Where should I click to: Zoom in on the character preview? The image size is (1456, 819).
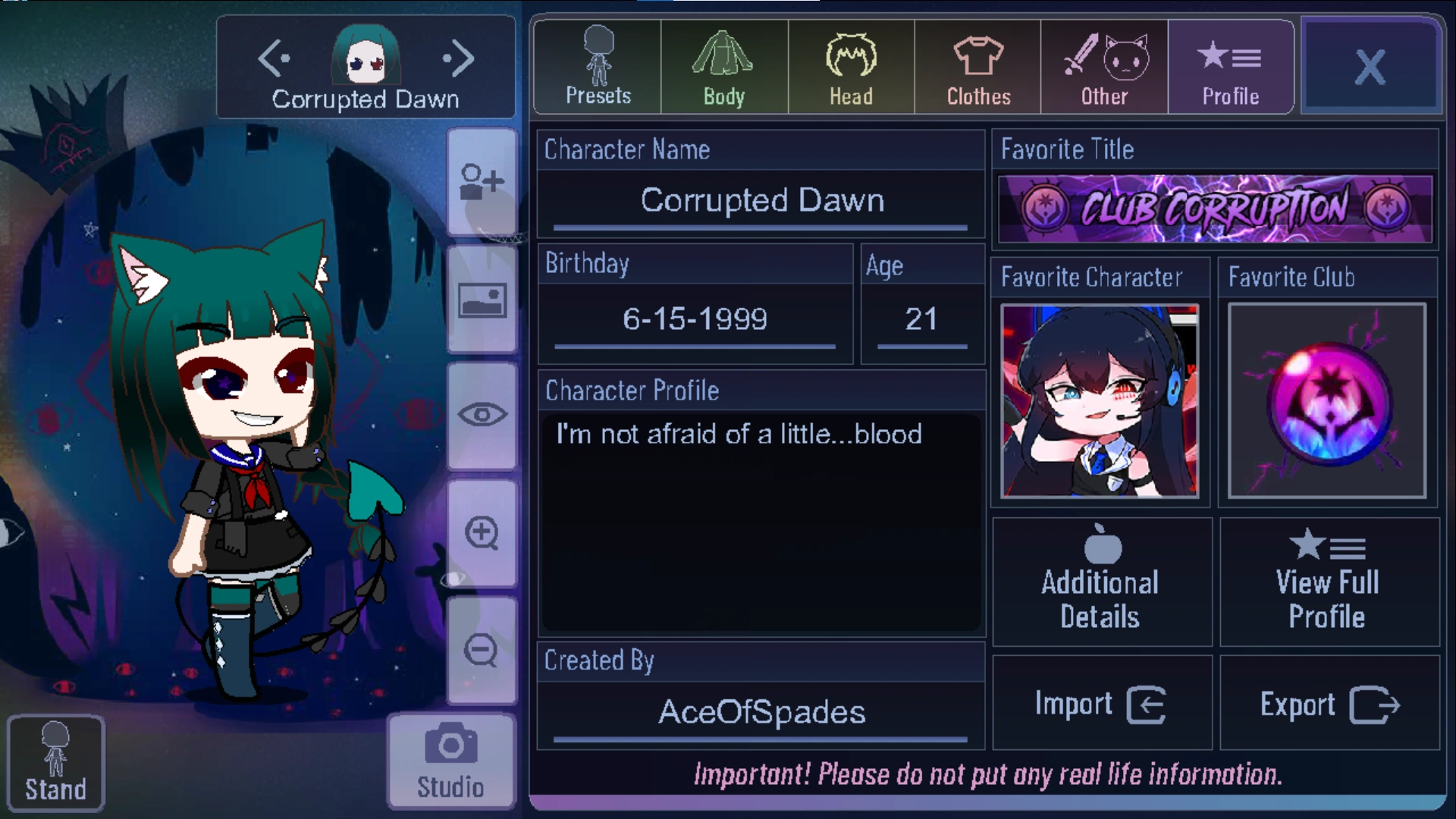(x=482, y=531)
